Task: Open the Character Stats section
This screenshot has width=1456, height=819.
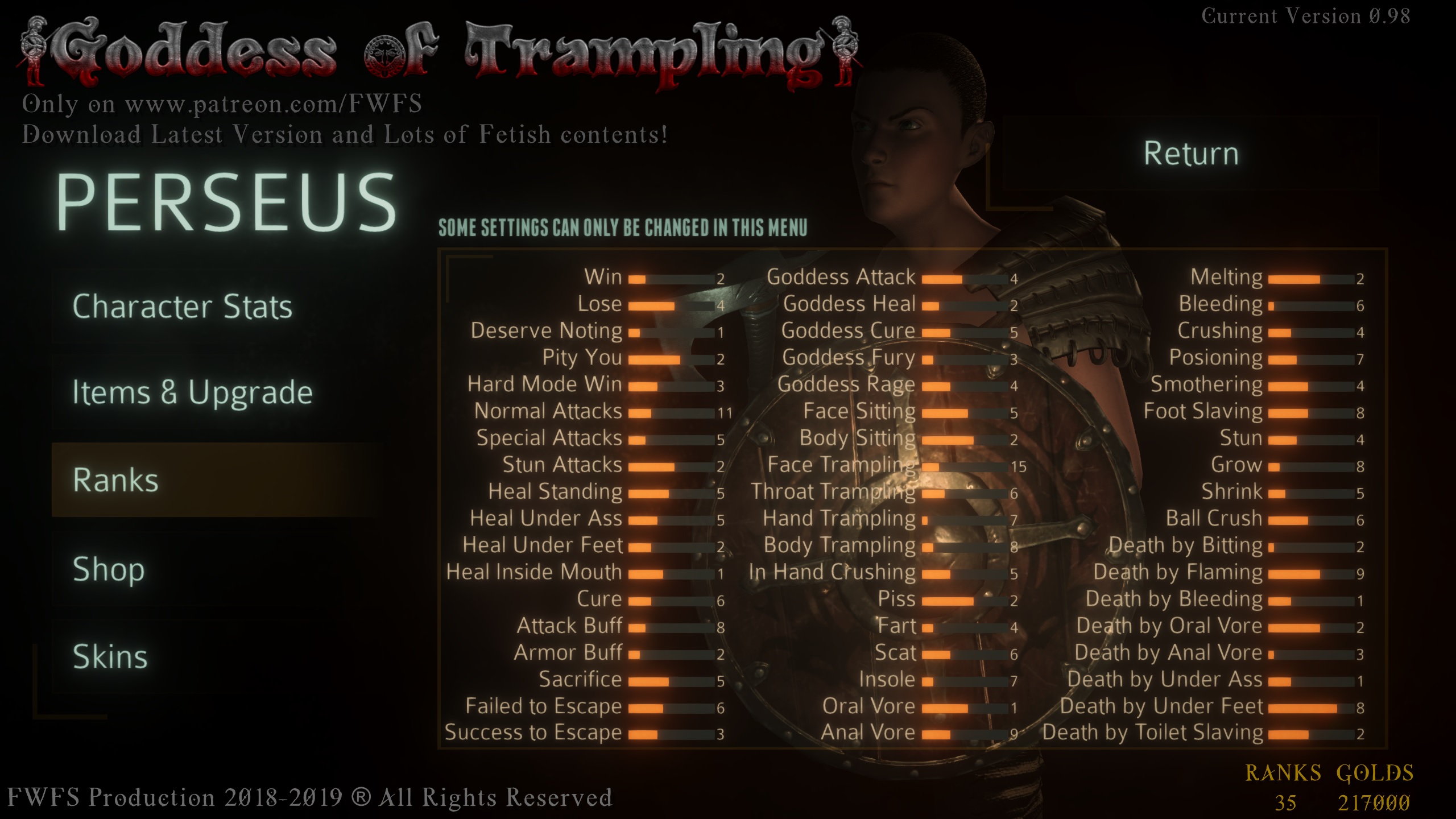Action: tap(183, 307)
